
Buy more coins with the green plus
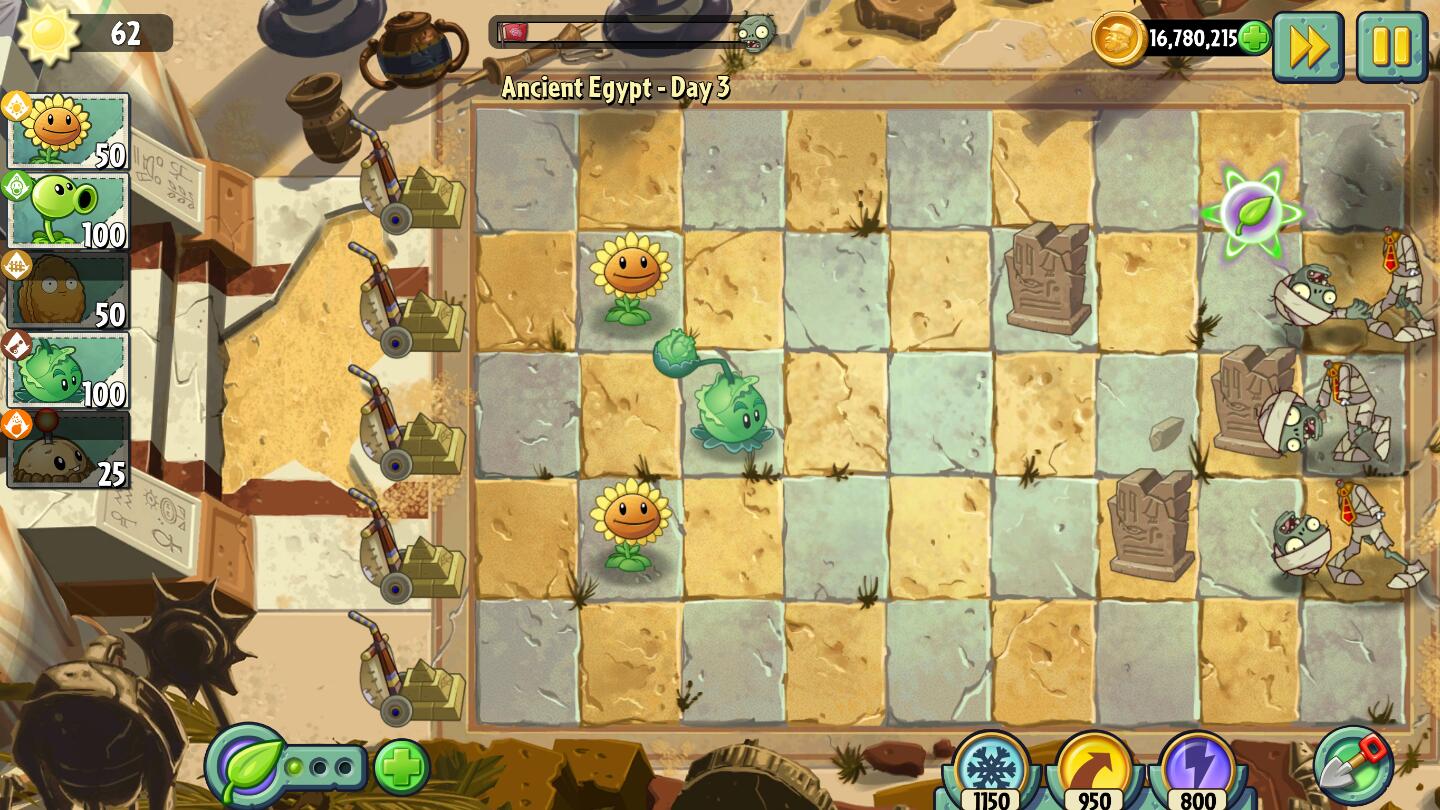(x=1252, y=37)
